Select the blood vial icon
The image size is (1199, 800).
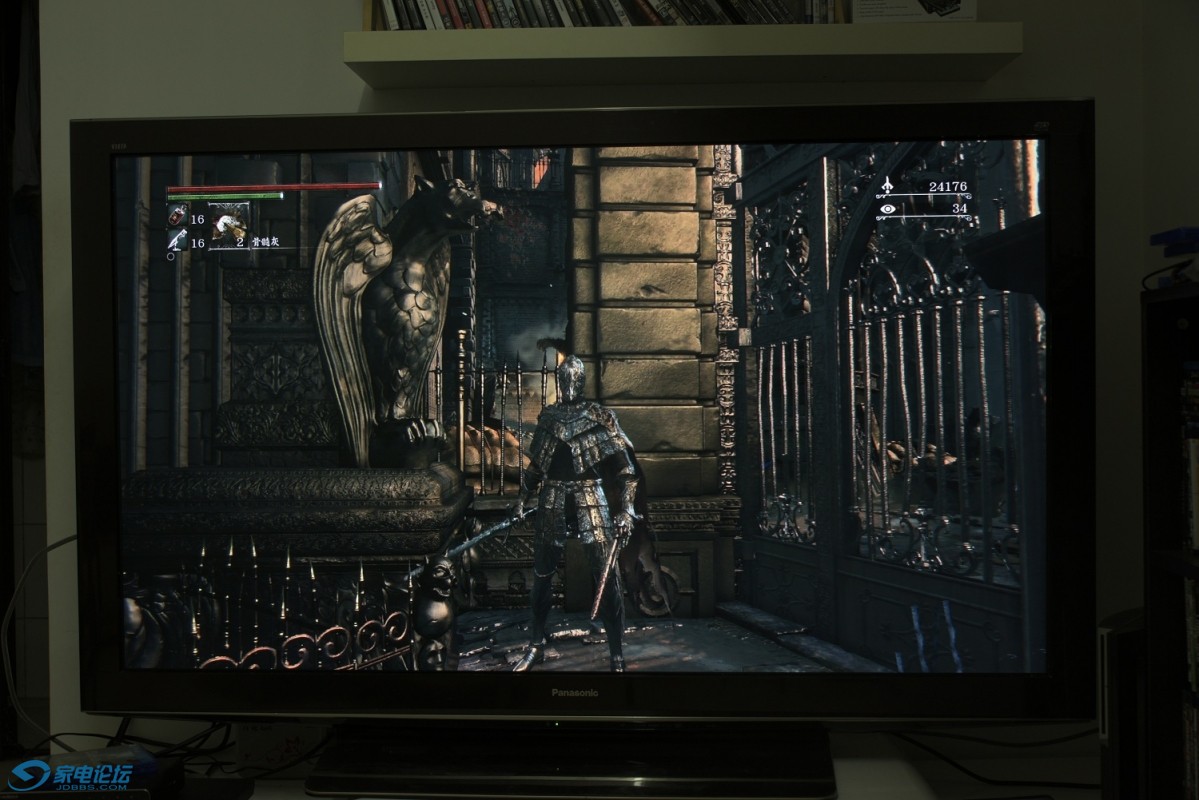(x=177, y=215)
